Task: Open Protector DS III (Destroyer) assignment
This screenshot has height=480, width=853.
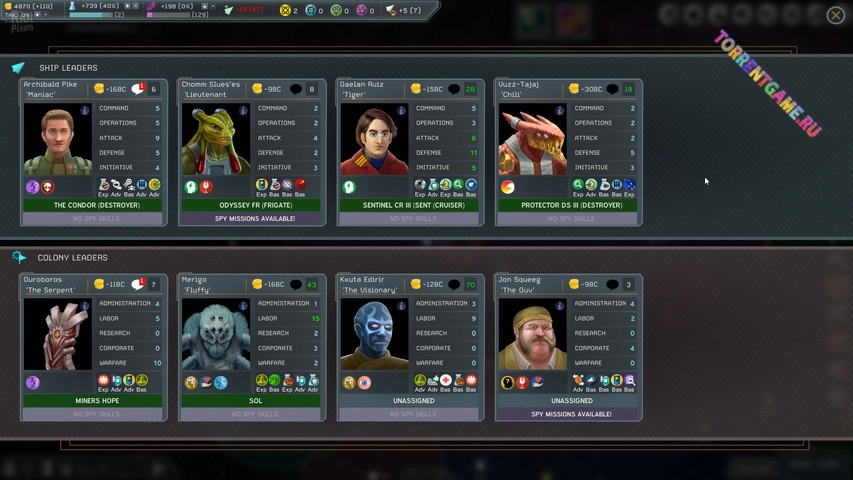Action: 571,205
